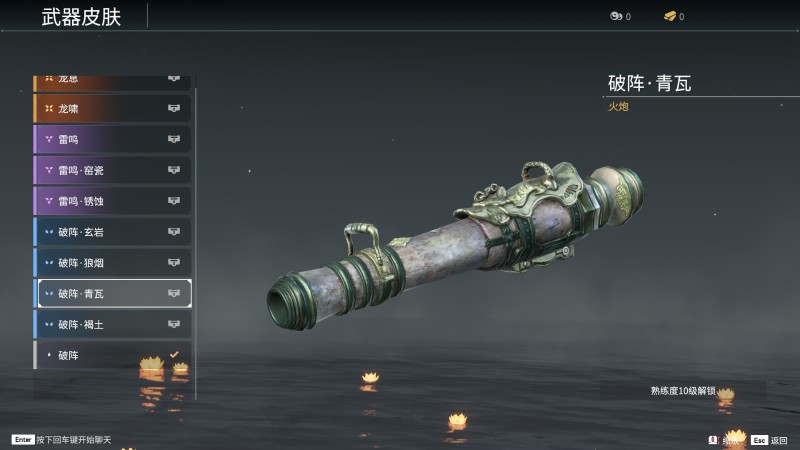Select the 破阵·褐土 skin
This screenshot has height=450, width=800.
112,324
